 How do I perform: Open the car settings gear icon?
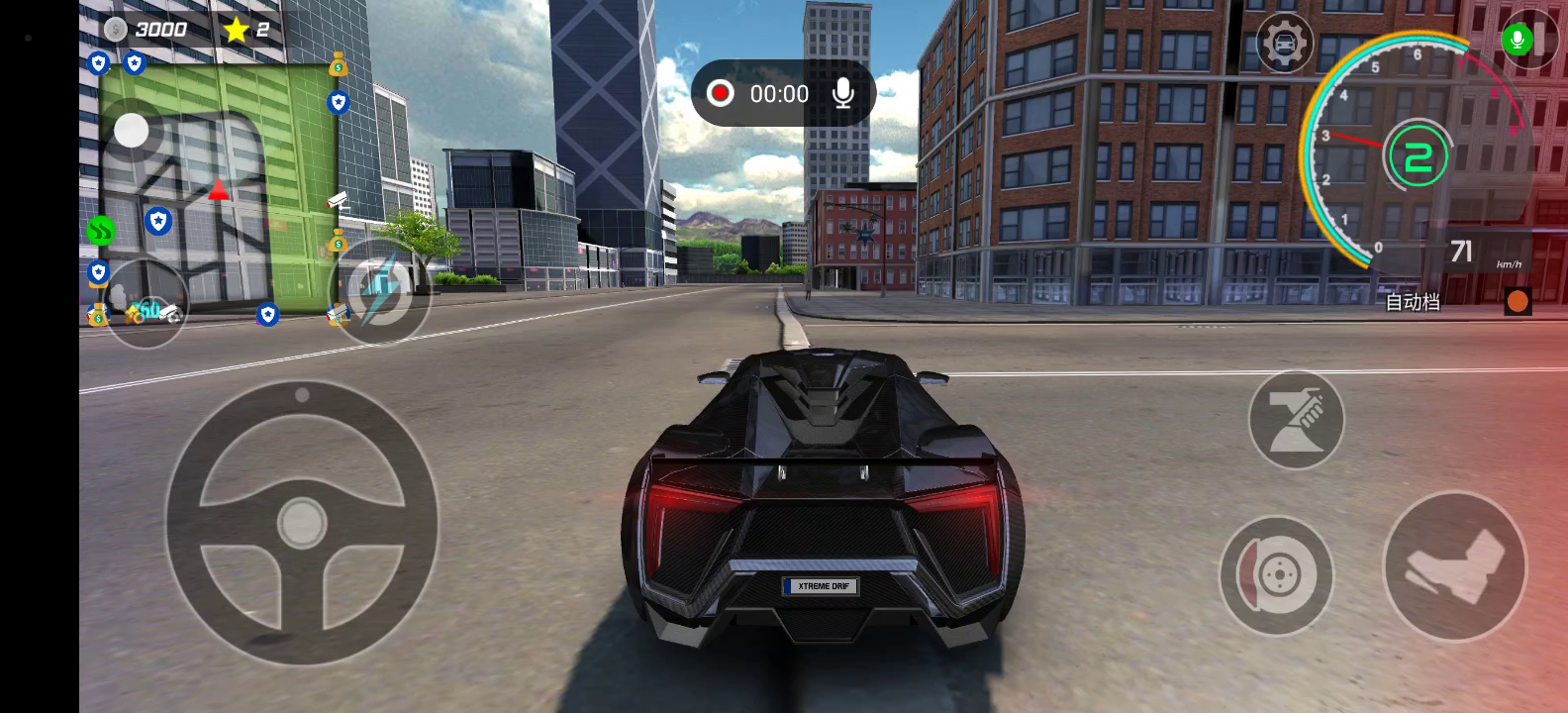[1284, 44]
